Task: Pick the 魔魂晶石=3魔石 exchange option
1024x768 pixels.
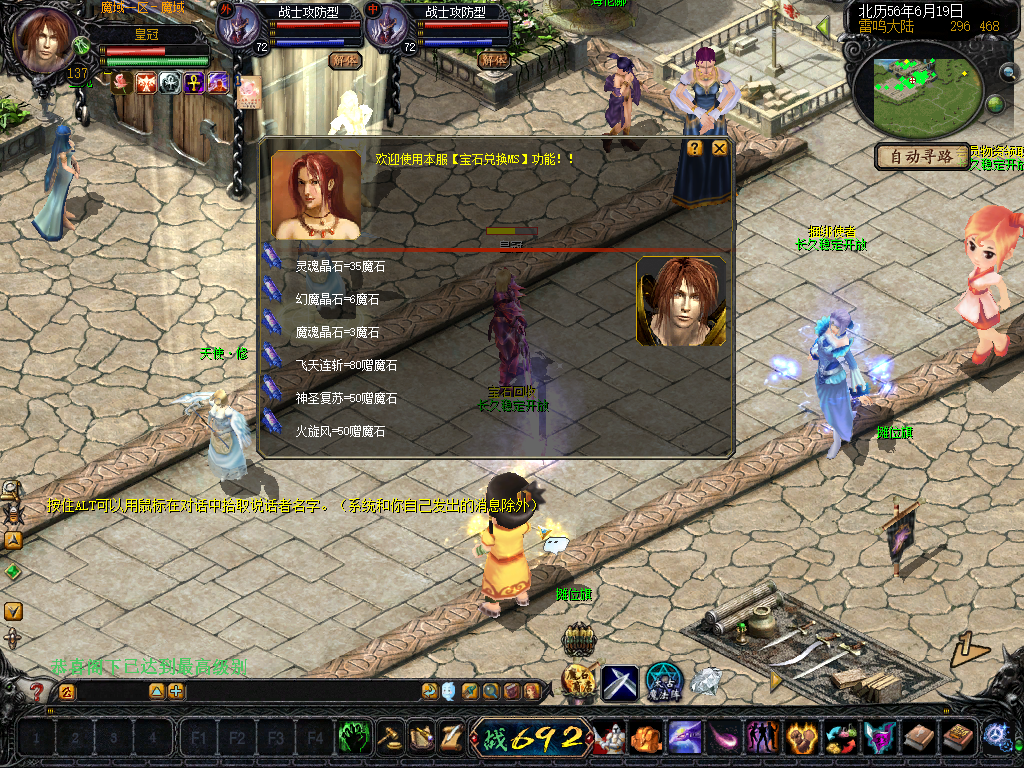Action: (336, 332)
